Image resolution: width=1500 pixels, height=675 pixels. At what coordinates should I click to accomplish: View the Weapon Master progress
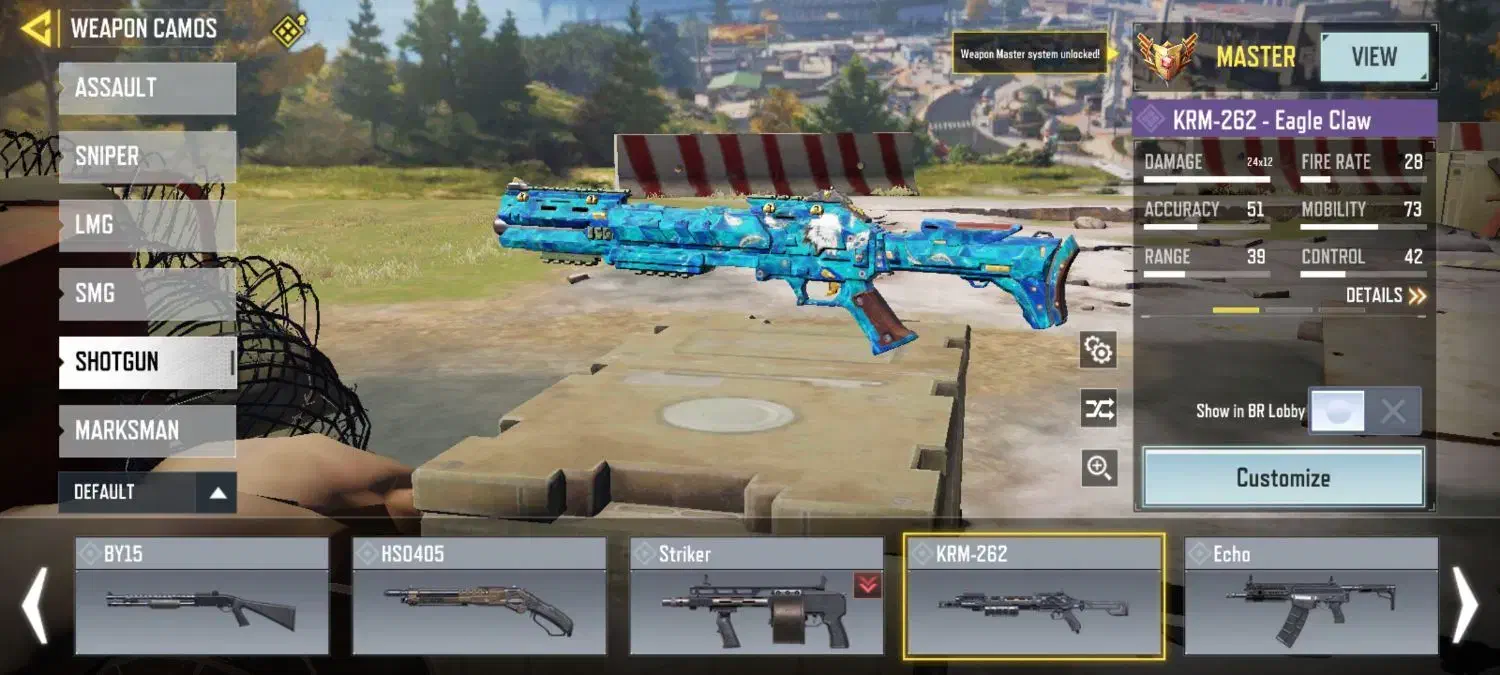click(x=1374, y=57)
